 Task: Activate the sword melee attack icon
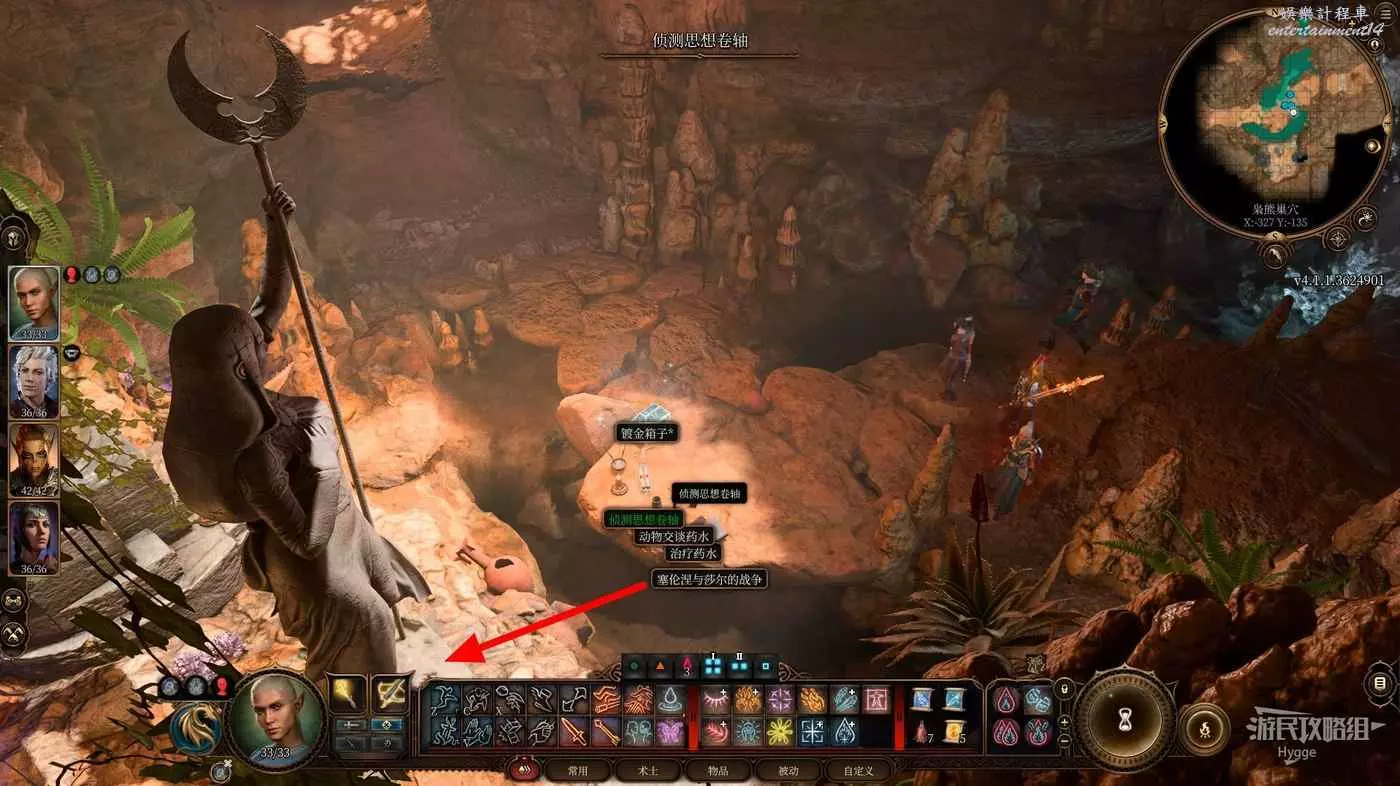573,733
